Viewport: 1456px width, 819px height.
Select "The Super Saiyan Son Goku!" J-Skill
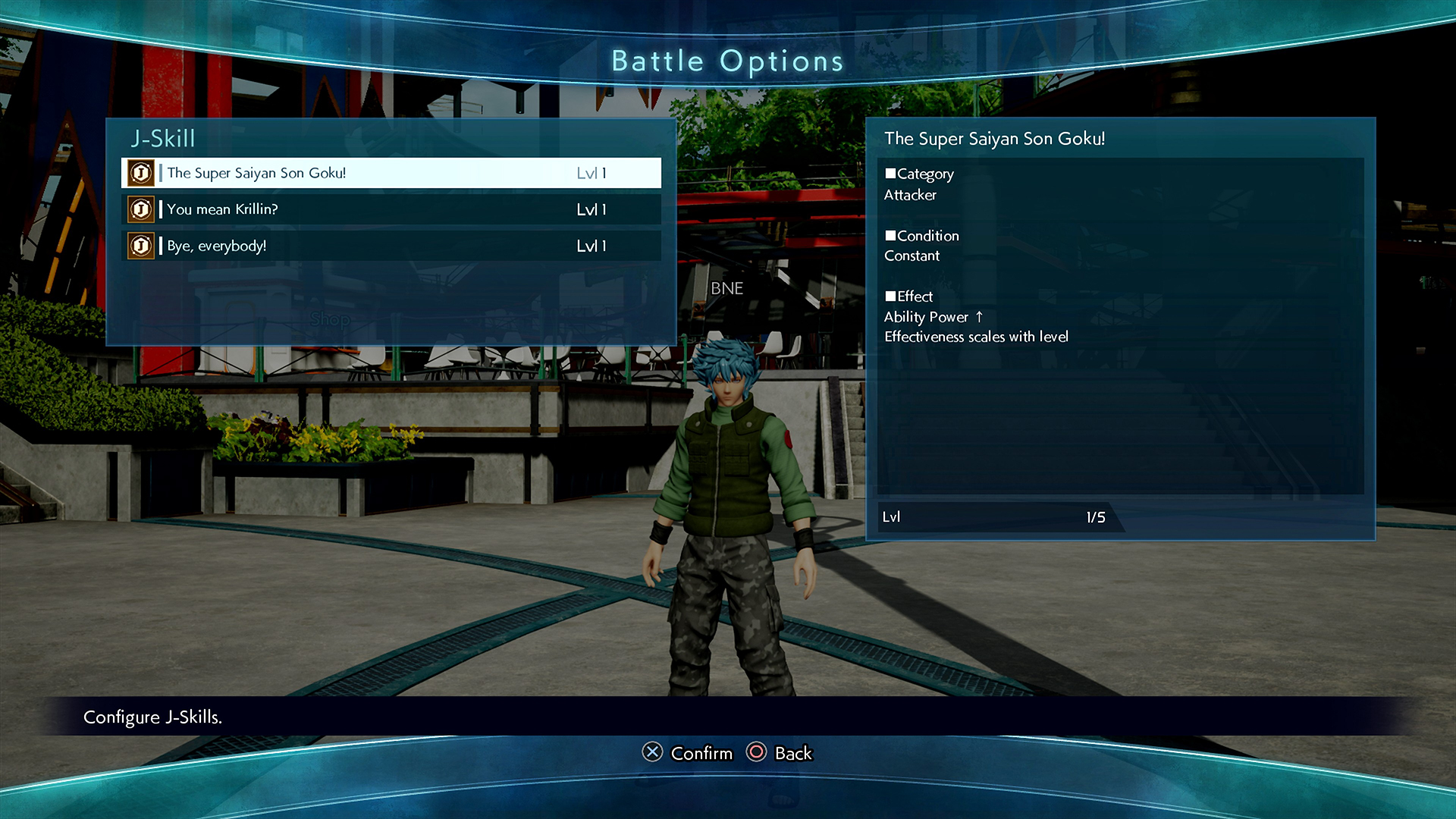pyautogui.click(x=391, y=173)
